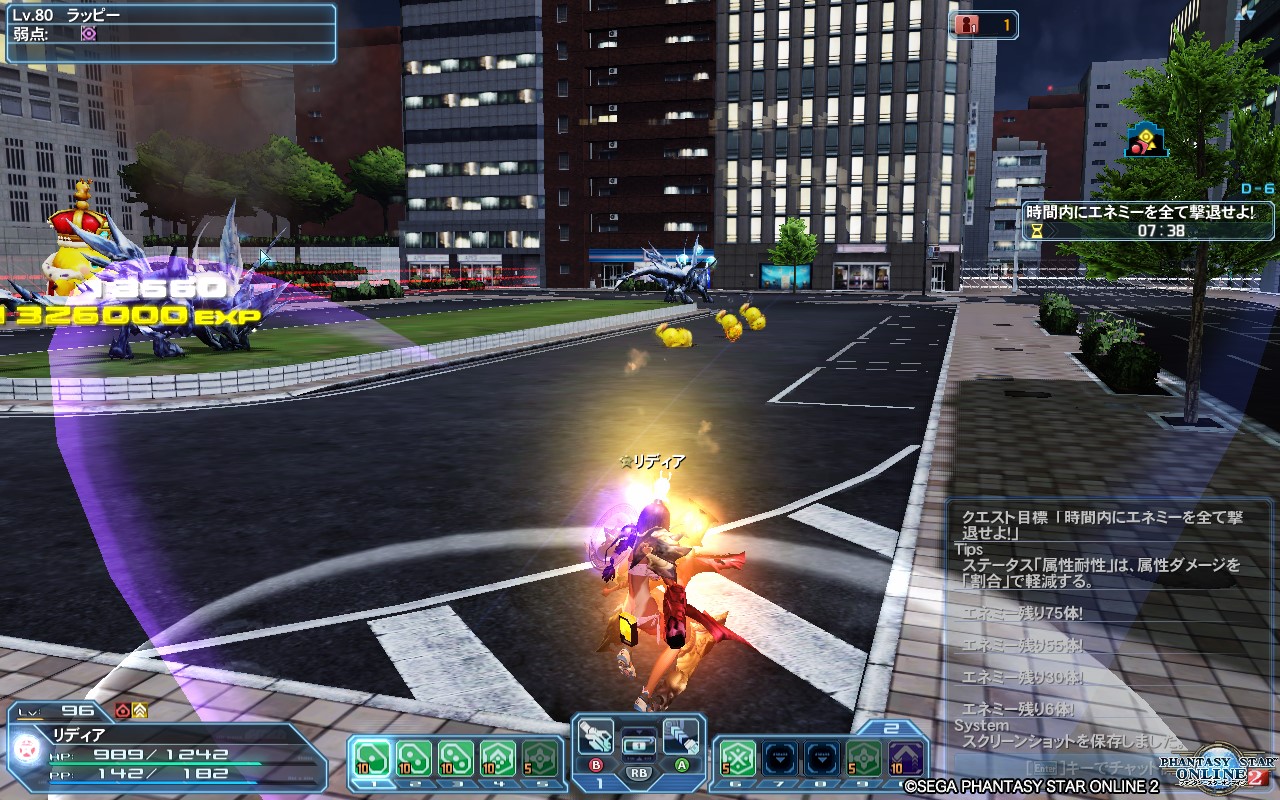Screen dimensions: 1280x800
Task: Select the healing item in subpalette slot 1
Action: tap(371, 756)
